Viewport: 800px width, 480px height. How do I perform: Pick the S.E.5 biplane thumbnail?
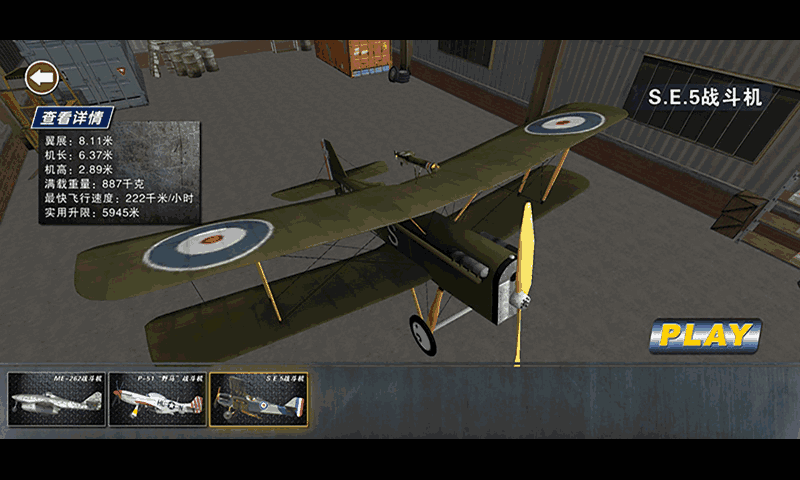point(259,400)
